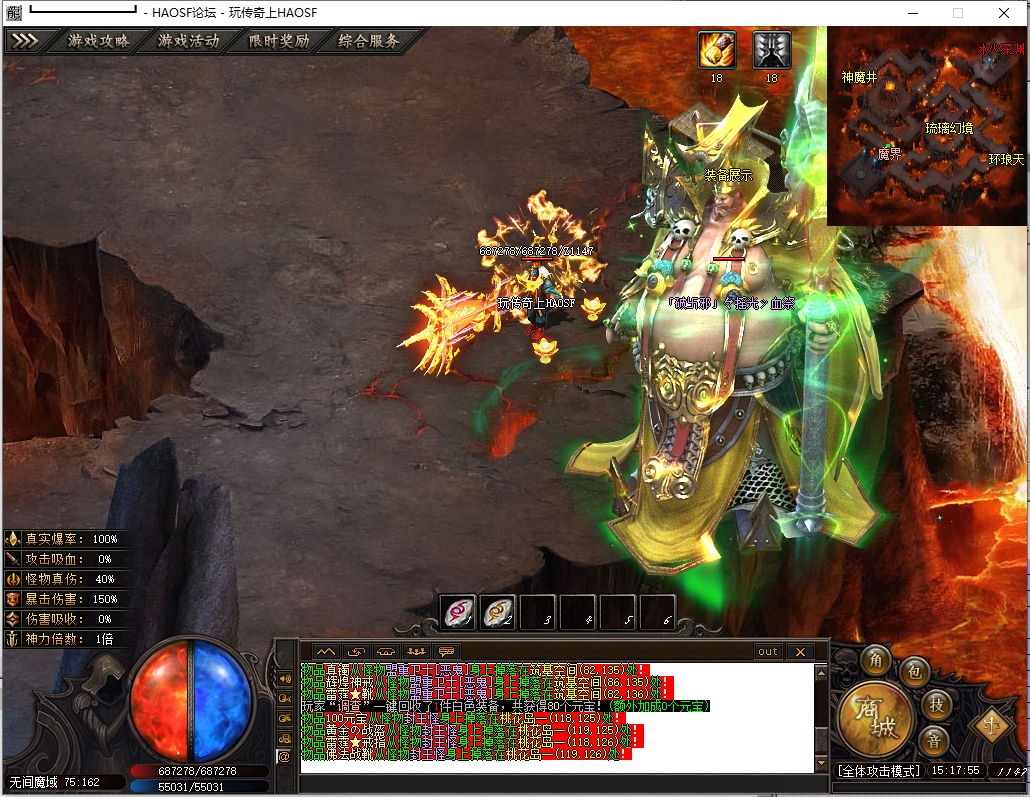Open the minimap
Screen dimensions: 1030x797
(x=926, y=125)
